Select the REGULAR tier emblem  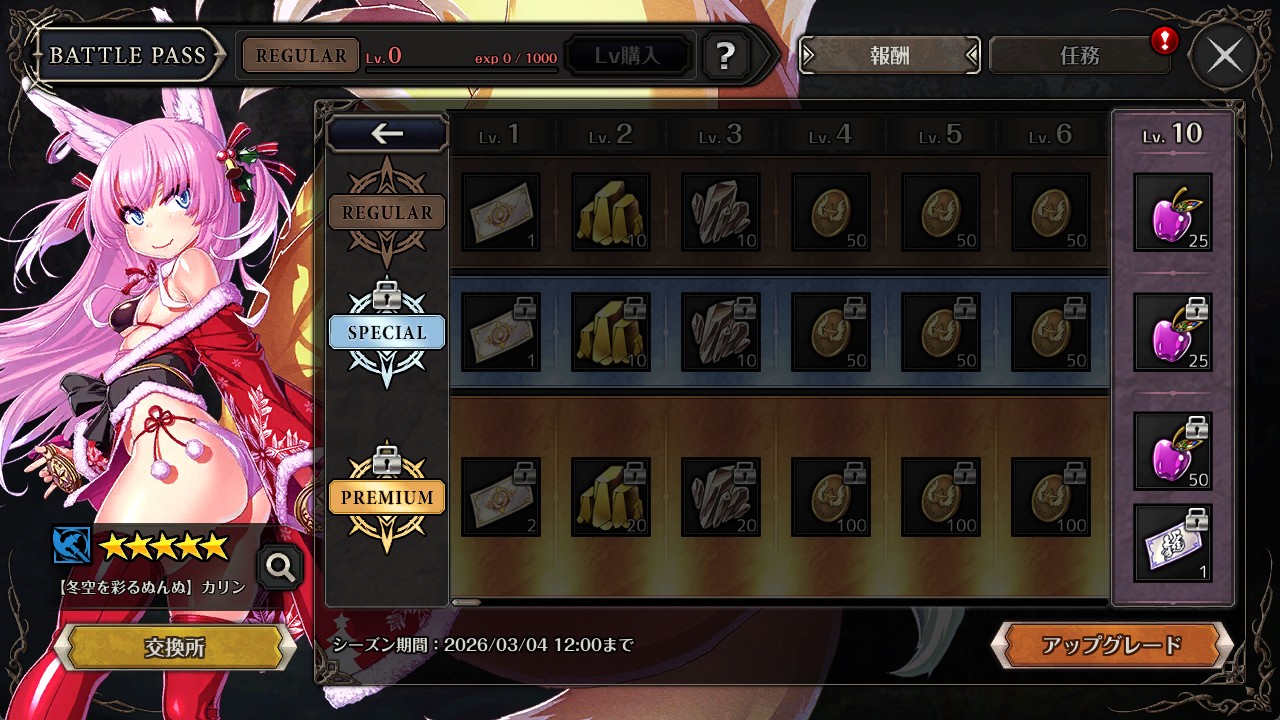tap(387, 212)
